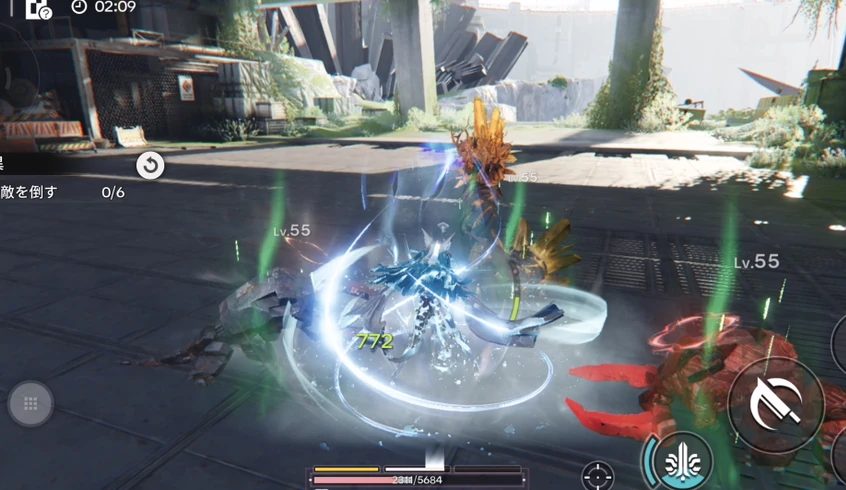Image resolution: width=846 pixels, height=490 pixels.
Task: Open the nine-dot grid menu button
Action: [31, 404]
